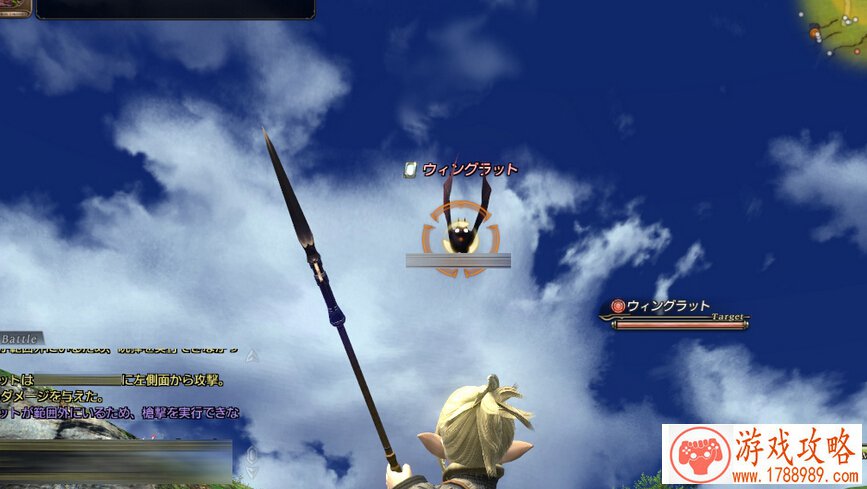Viewport: 867px width, 489px height.
Task: Click the chat log scroll-up arrow
Action: click(x=252, y=355)
